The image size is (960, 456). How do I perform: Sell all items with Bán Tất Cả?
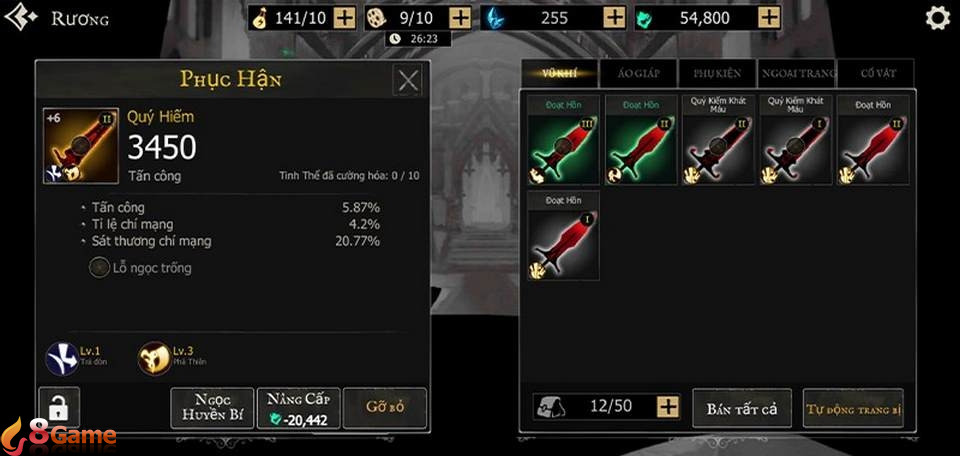click(x=742, y=408)
